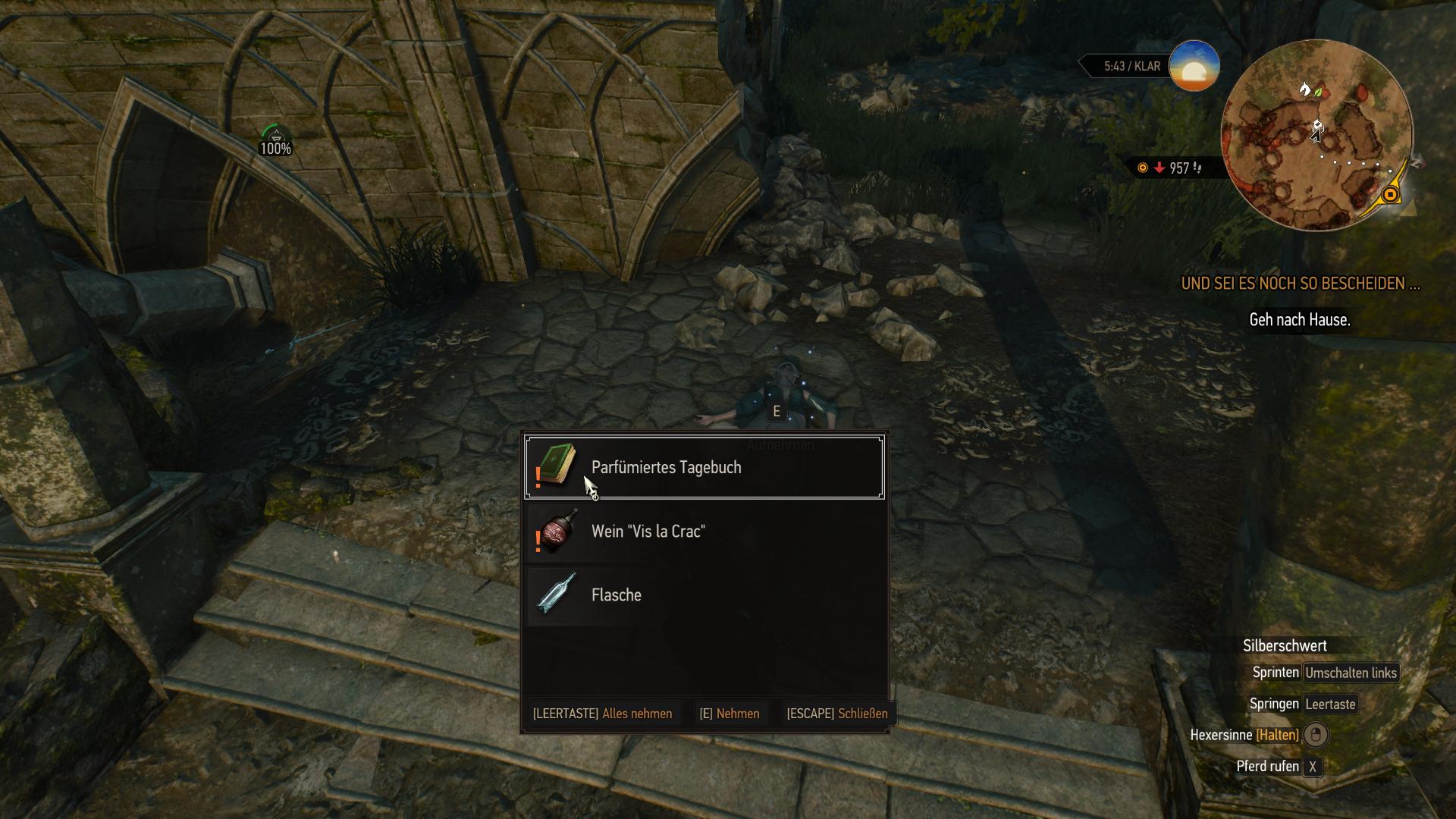Select the Parfümiertes Tagebuch loot entry
This screenshot has width=1456, height=819.
704,467
